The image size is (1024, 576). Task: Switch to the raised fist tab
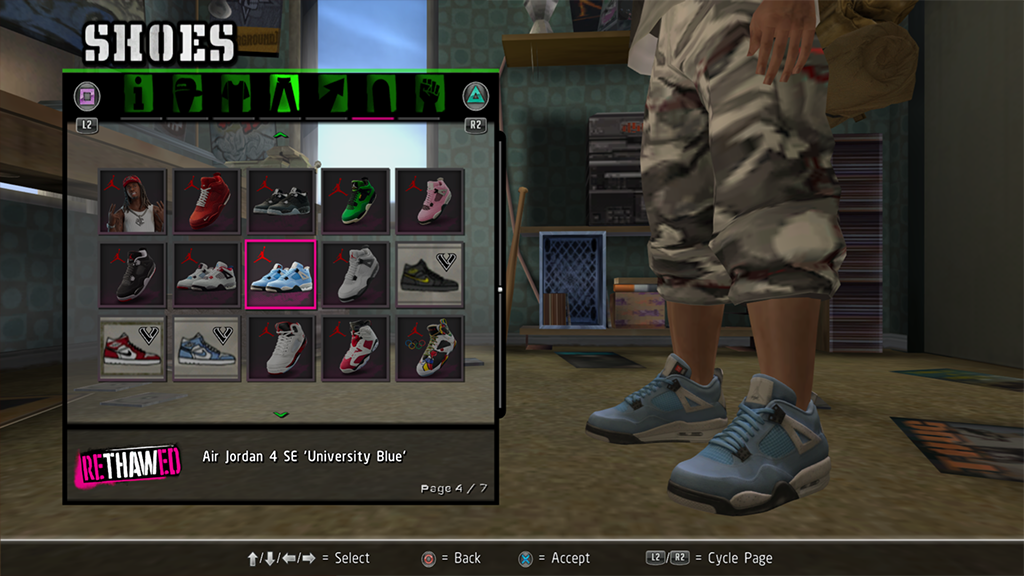click(428, 95)
